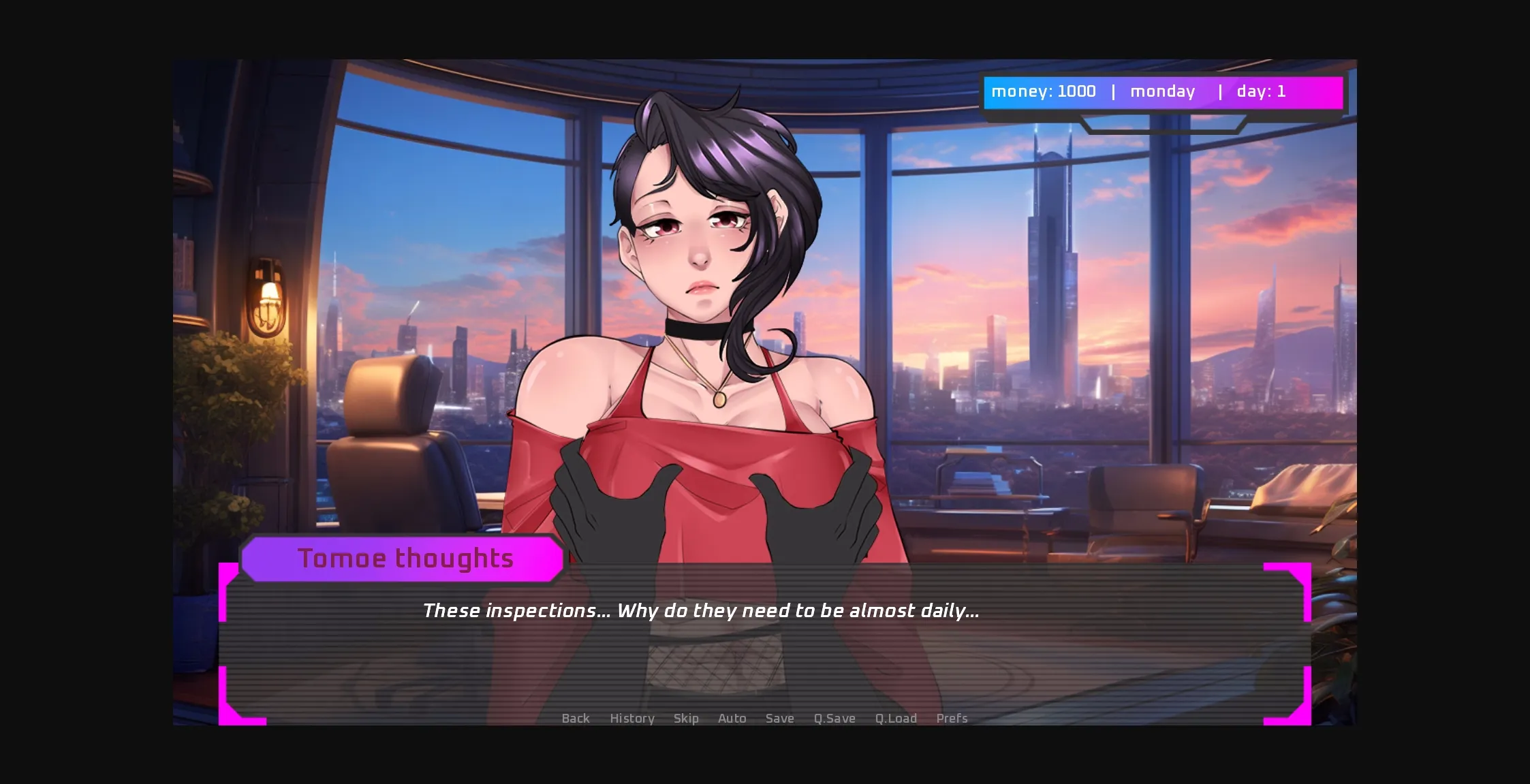This screenshot has width=1530, height=784.
Task: Enable Skip mode to fast-forward text
Action: pos(687,719)
